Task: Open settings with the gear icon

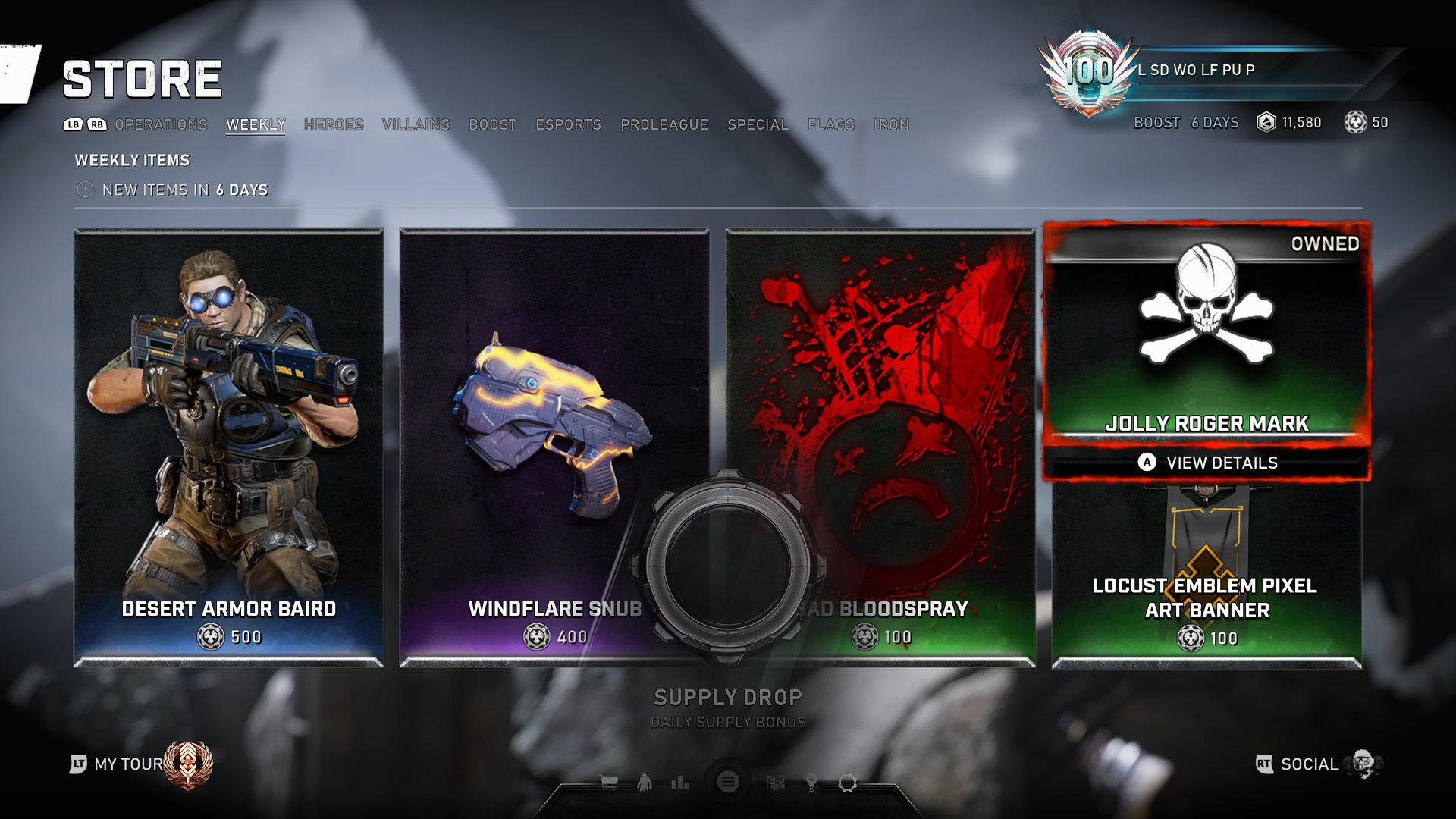Action: [847, 783]
